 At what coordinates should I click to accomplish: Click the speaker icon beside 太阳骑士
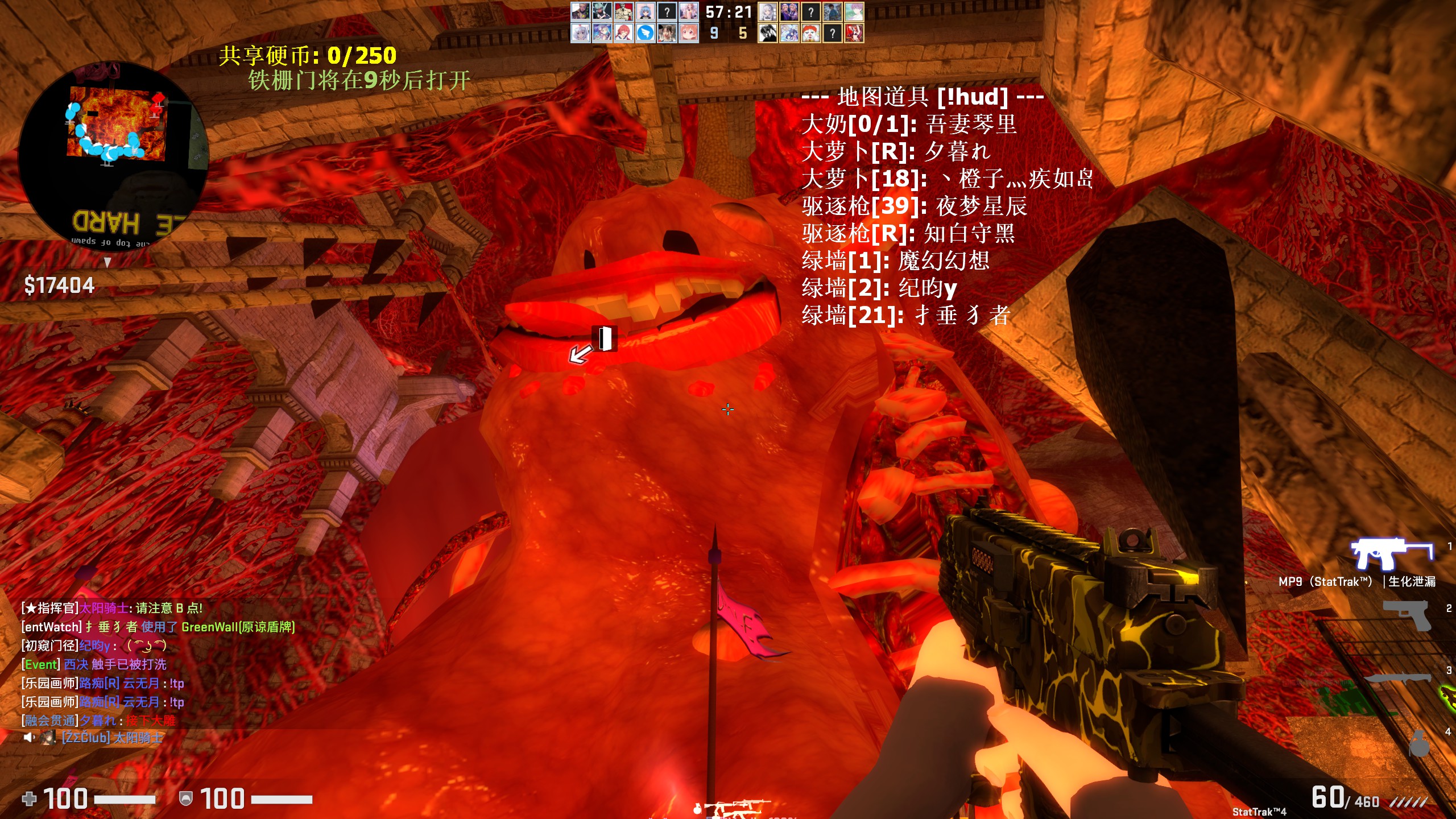click(28, 738)
